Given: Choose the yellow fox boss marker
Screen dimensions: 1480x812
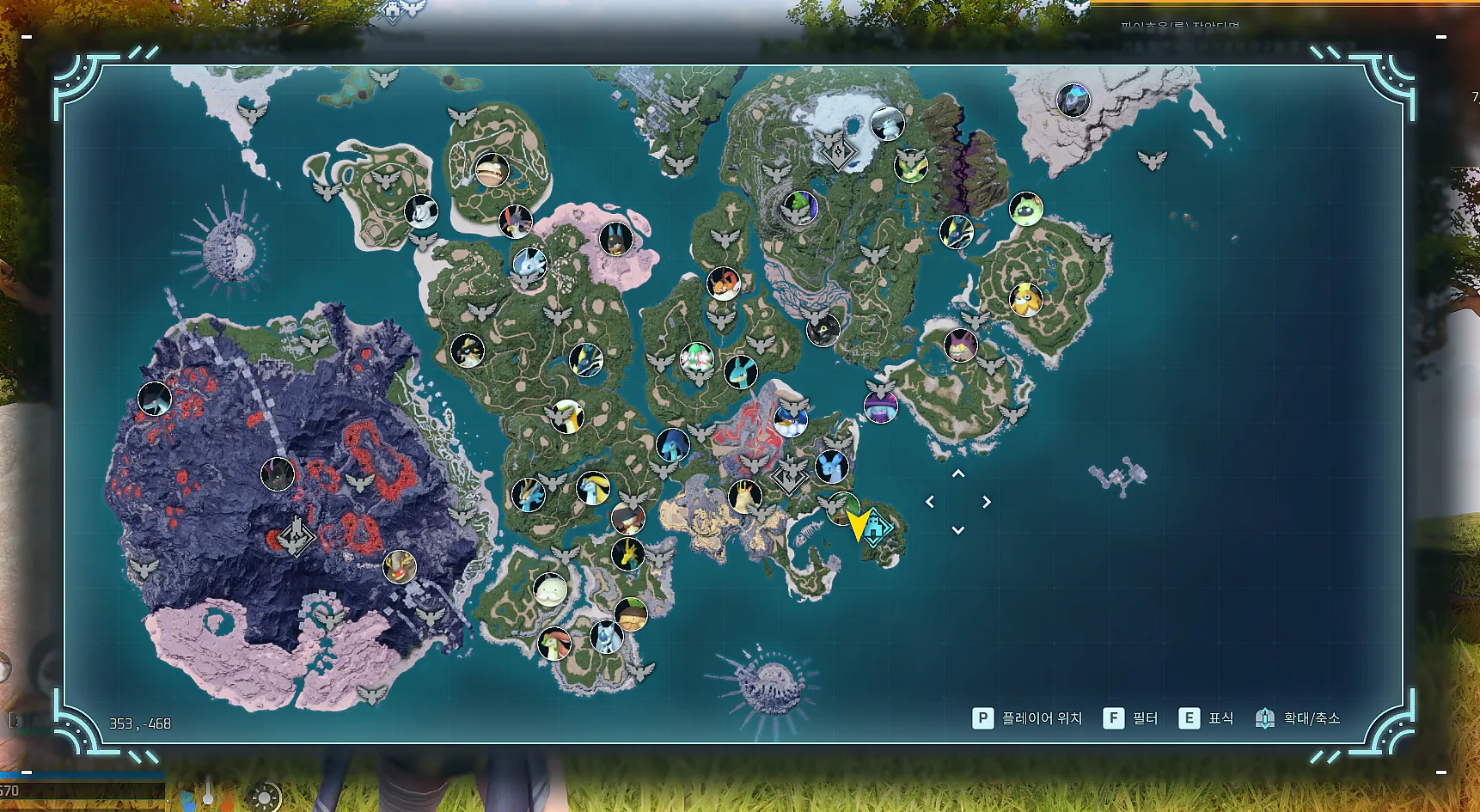Looking at the screenshot, I should tap(1025, 300).
